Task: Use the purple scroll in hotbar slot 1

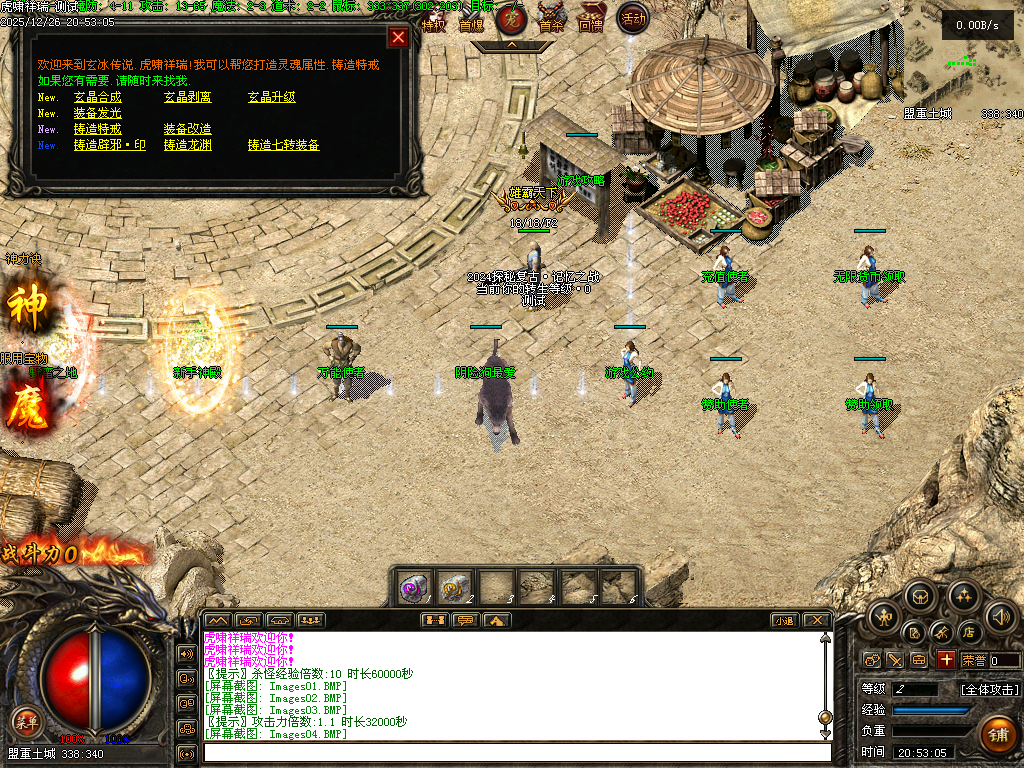Action: tap(413, 586)
